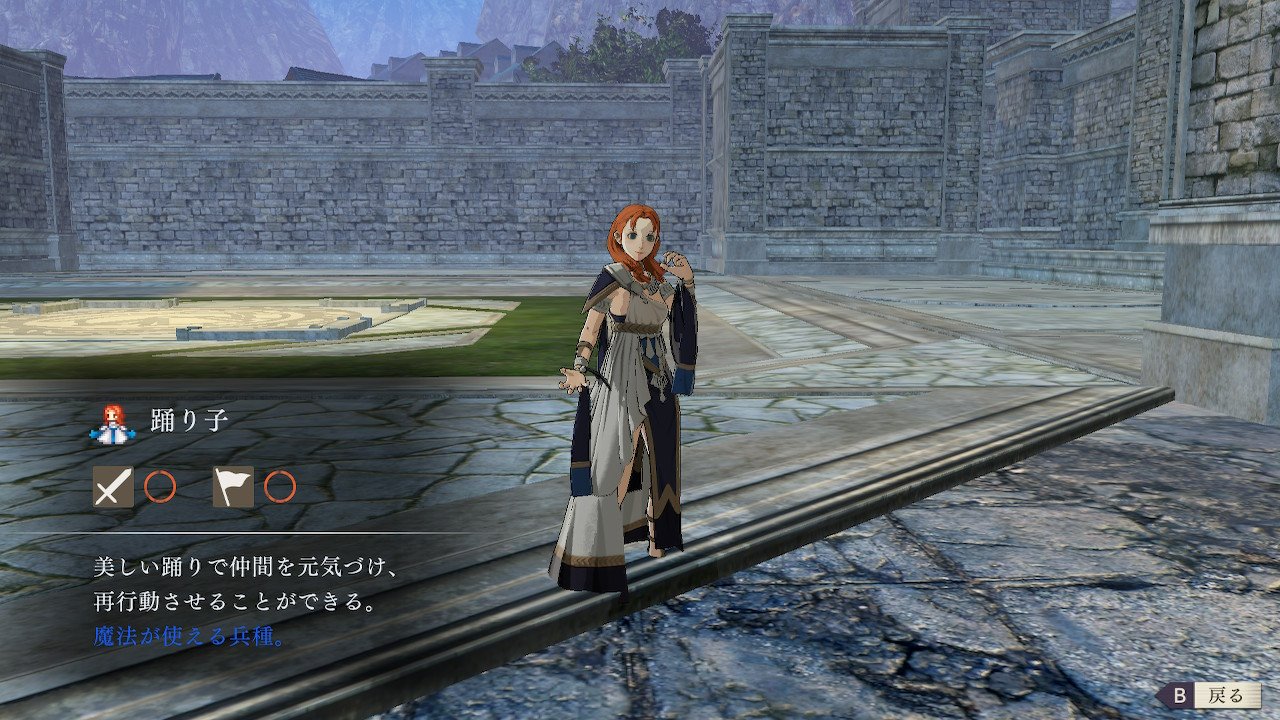Screen dimensions: 1280x720
Task: Click the 踊り子 dancer class sprite icon
Action: pyautogui.click(x=111, y=423)
